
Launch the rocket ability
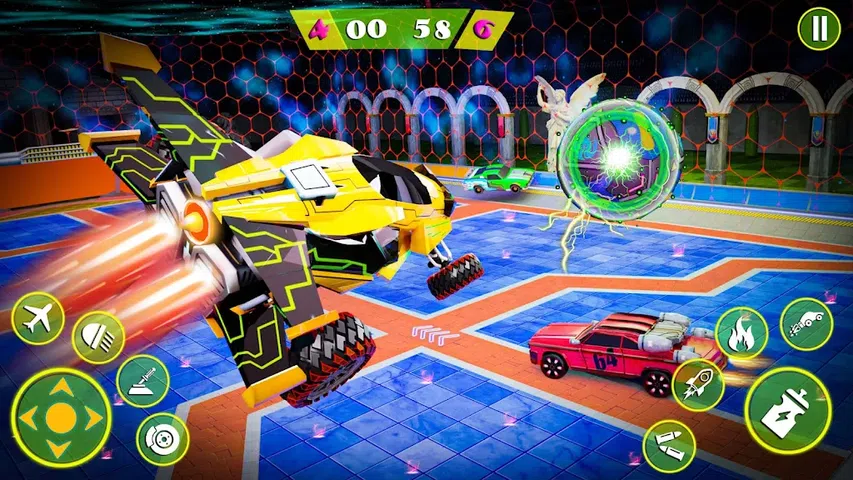(699, 385)
